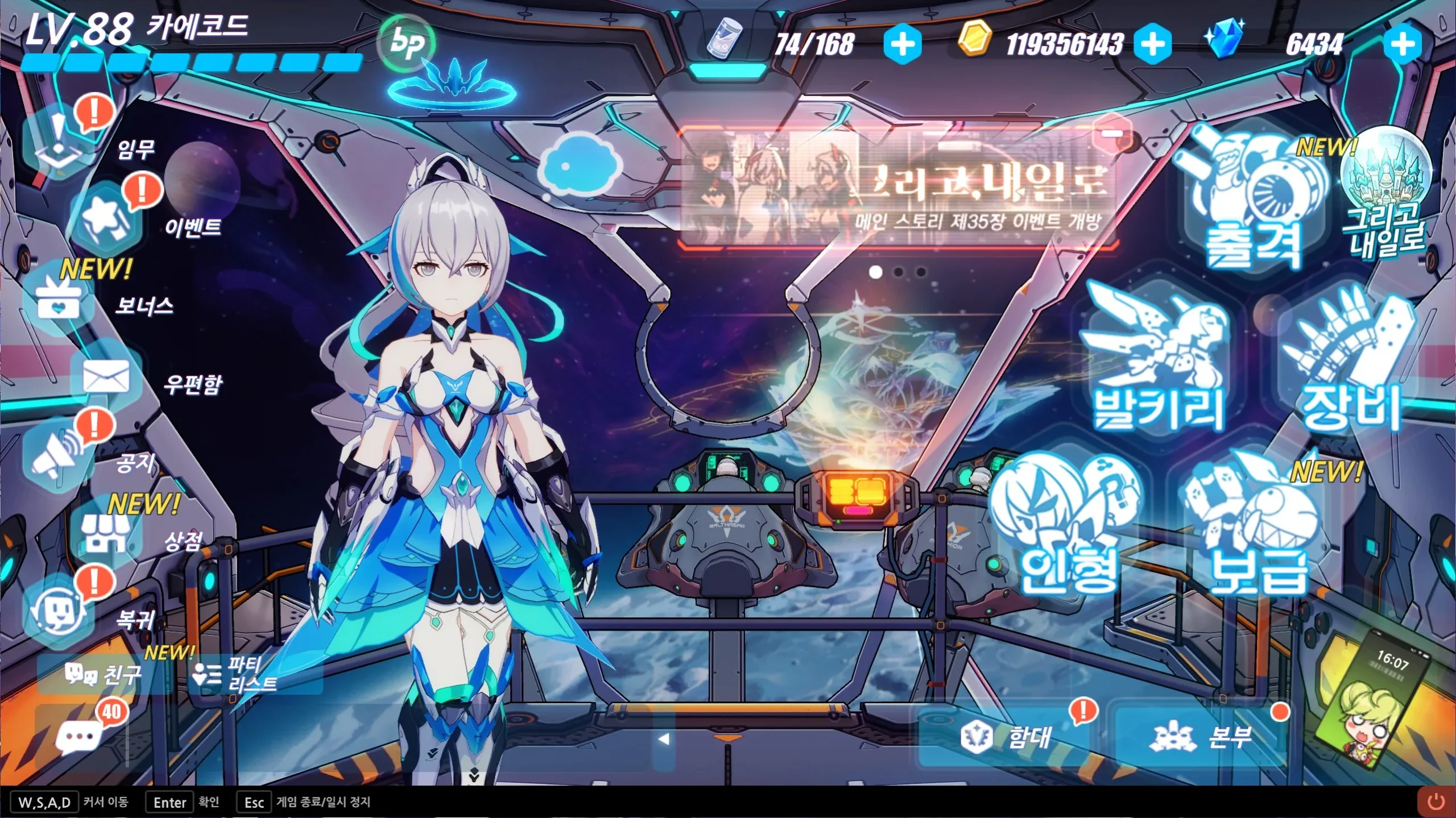
Task: Open the 우편함 mailbox
Action: pyautogui.click(x=106, y=378)
